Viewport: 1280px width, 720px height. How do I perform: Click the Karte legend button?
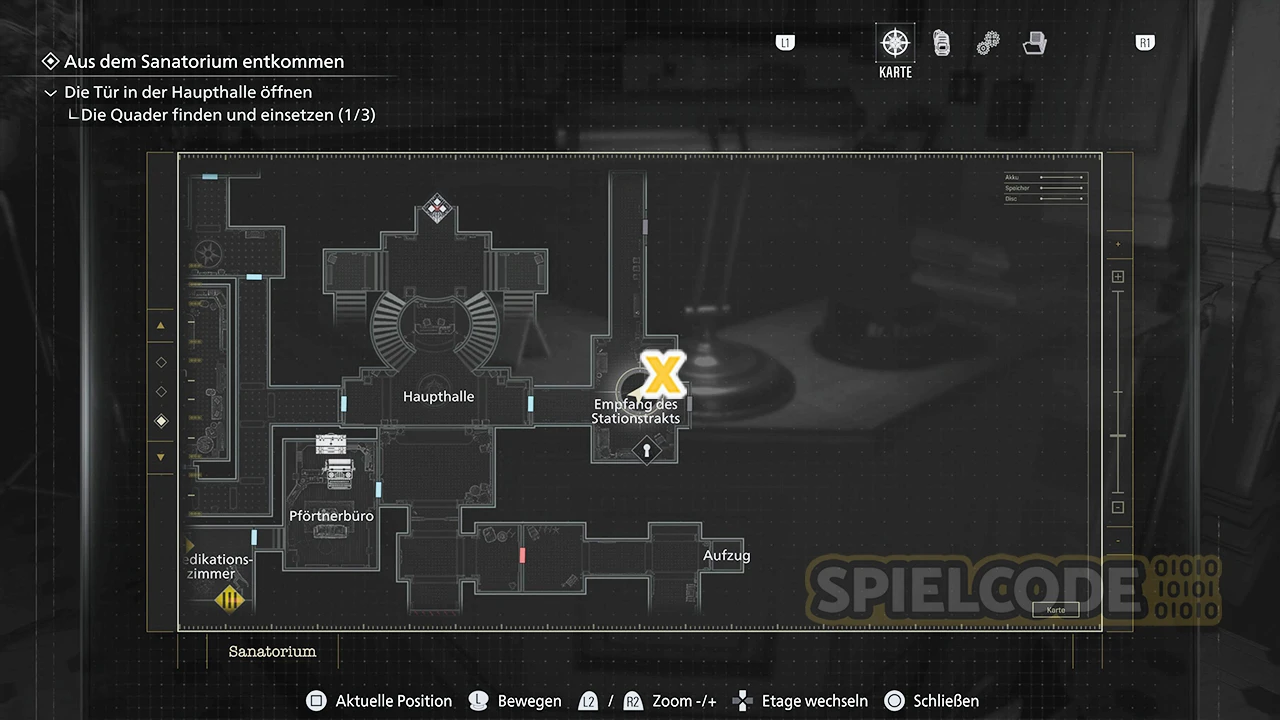tap(1055, 610)
